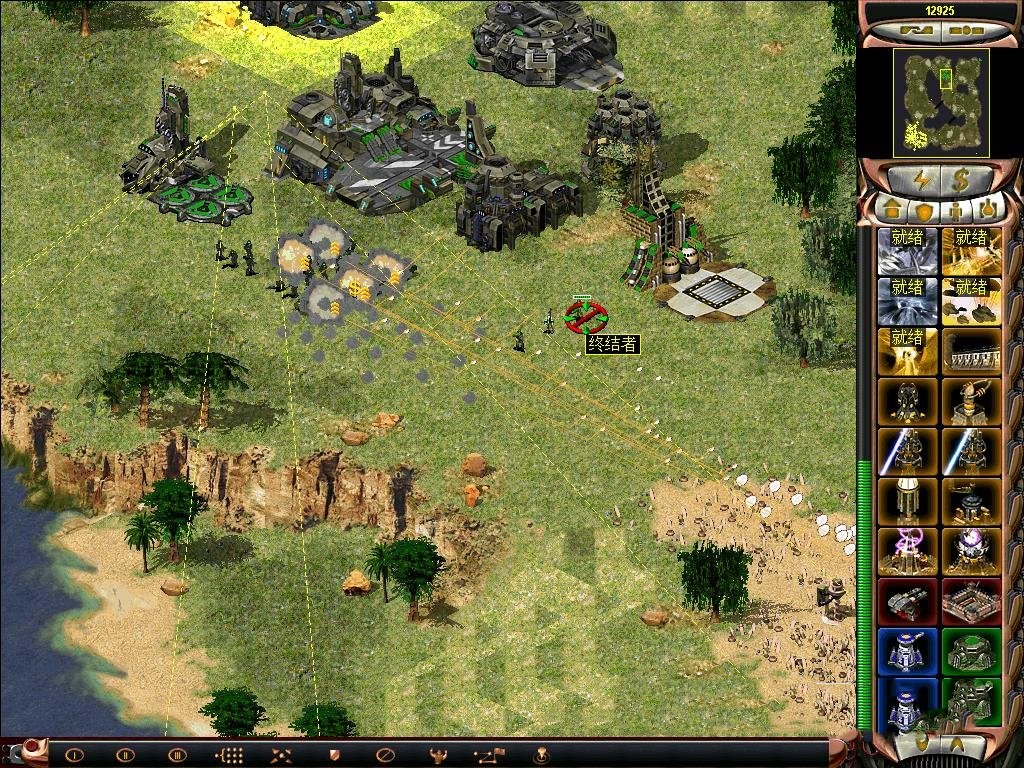
Task: Click the scatter crossed-arrows command
Action: tap(282, 755)
